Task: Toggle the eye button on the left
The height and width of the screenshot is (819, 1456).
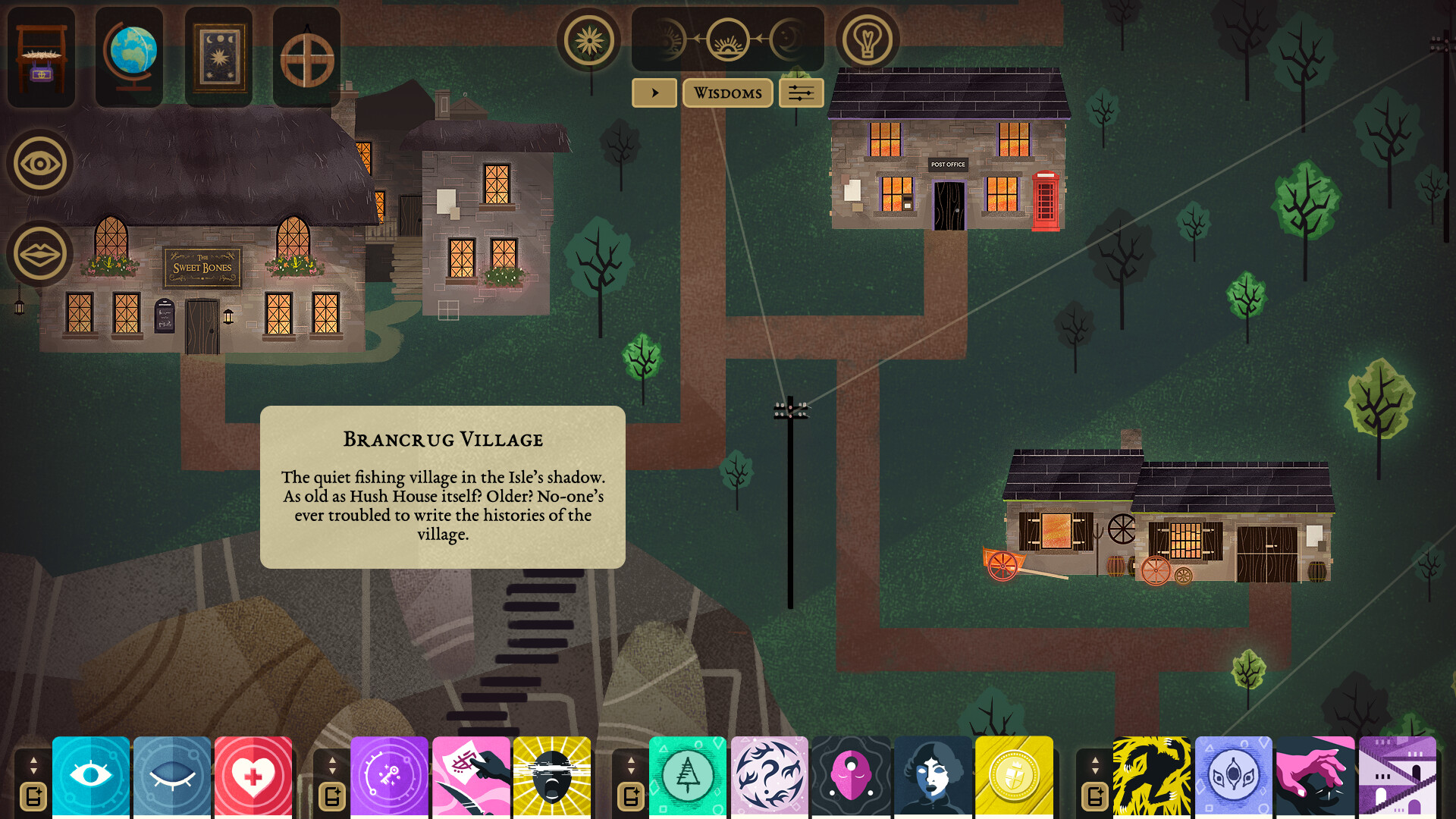Action: [x=40, y=163]
